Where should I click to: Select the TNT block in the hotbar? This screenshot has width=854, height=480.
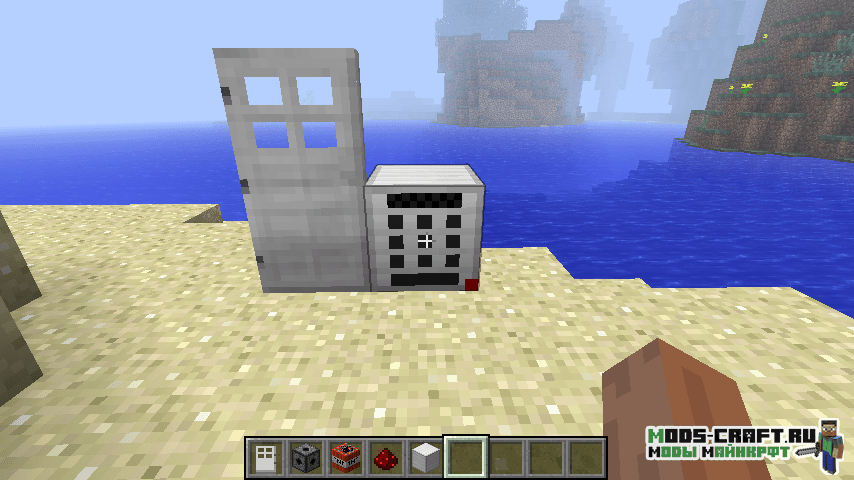(346, 458)
